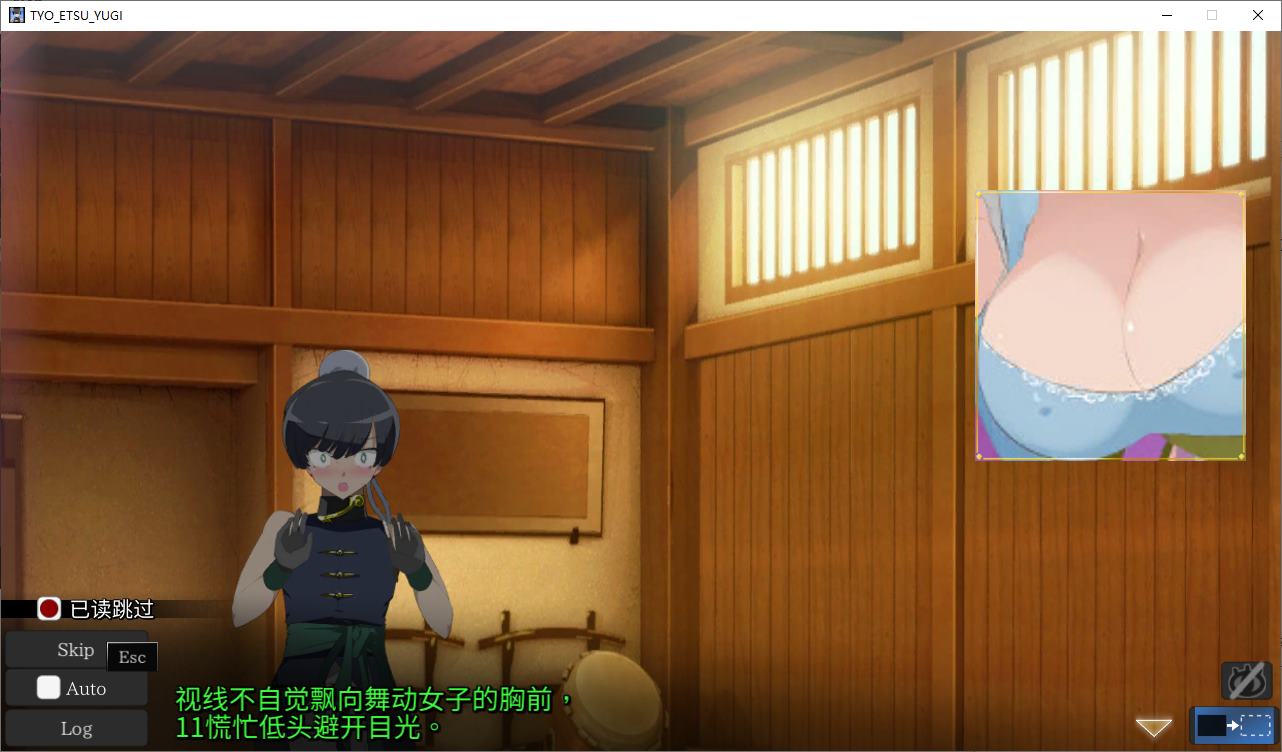Minimize the game window
Image resolution: width=1282 pixels, height=752 pixels.
[x=1167, y=15]
